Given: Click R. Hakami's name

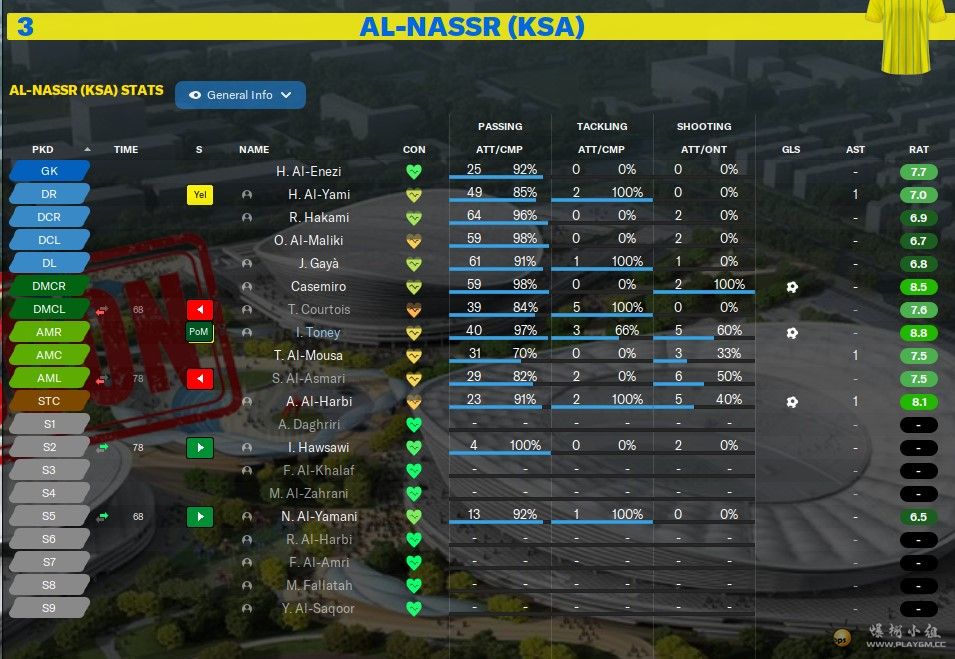Looking at the screenshot, I should tap(318, 218).
